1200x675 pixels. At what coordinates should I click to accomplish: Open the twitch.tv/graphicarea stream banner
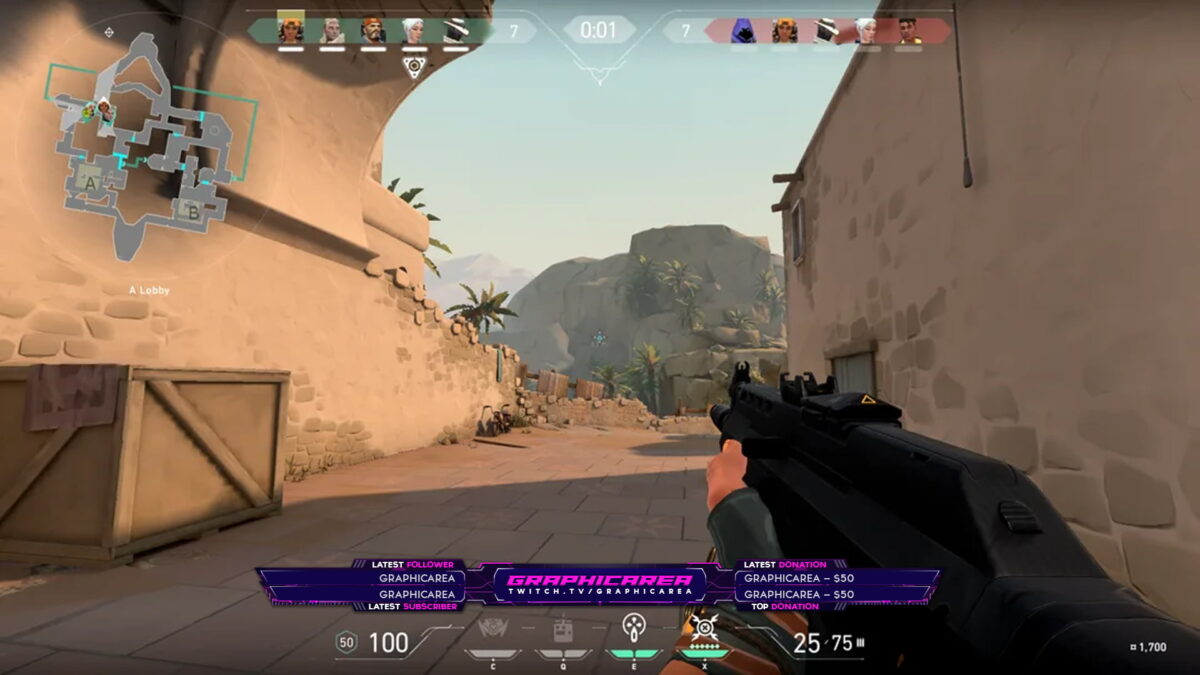[599, 586]
